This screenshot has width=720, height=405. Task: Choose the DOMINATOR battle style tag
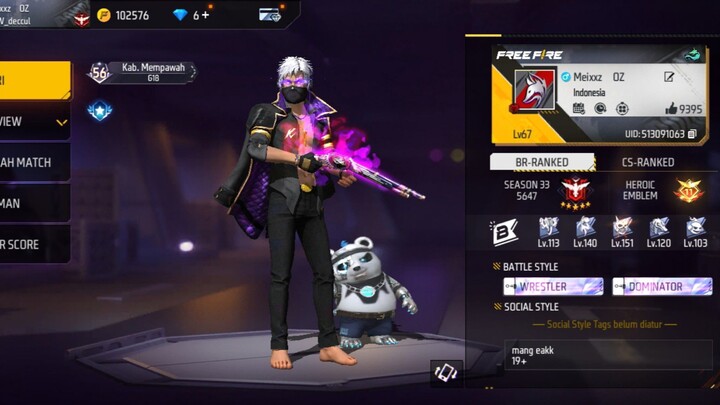point(663,287)
